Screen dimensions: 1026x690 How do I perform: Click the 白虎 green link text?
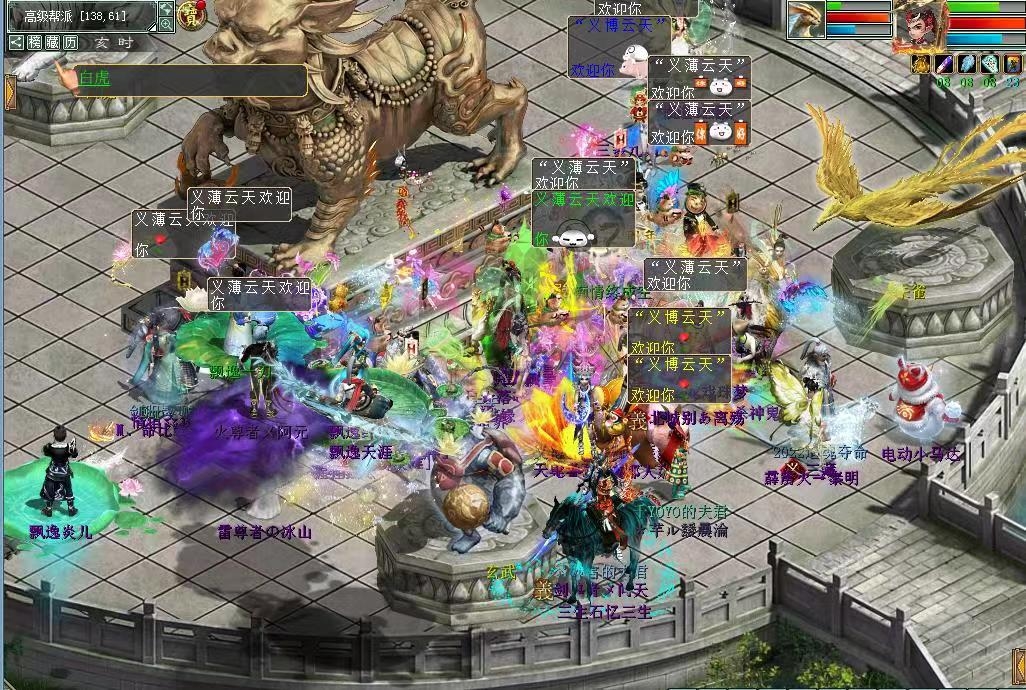(93, 79)
